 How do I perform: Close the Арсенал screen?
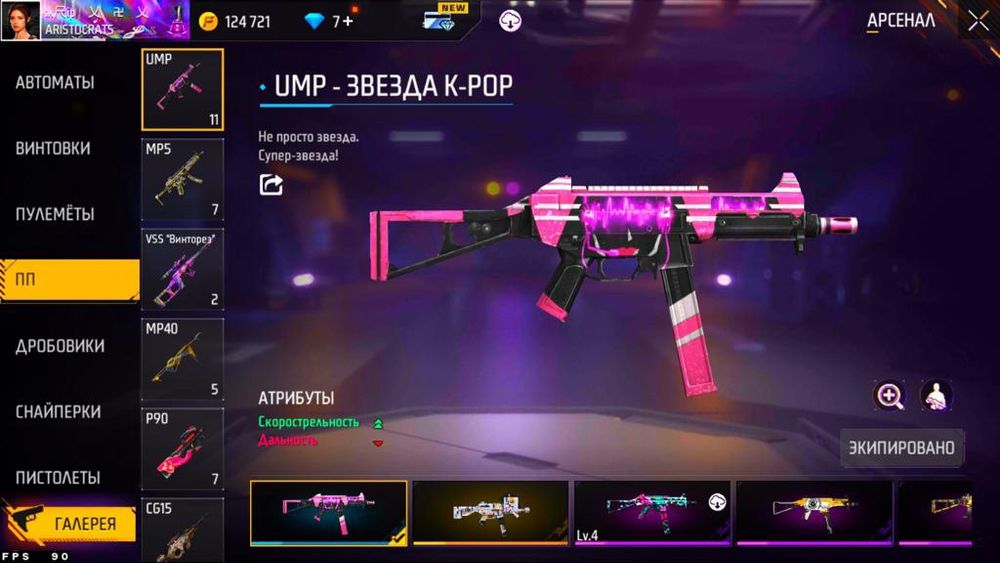click(977, 20)
